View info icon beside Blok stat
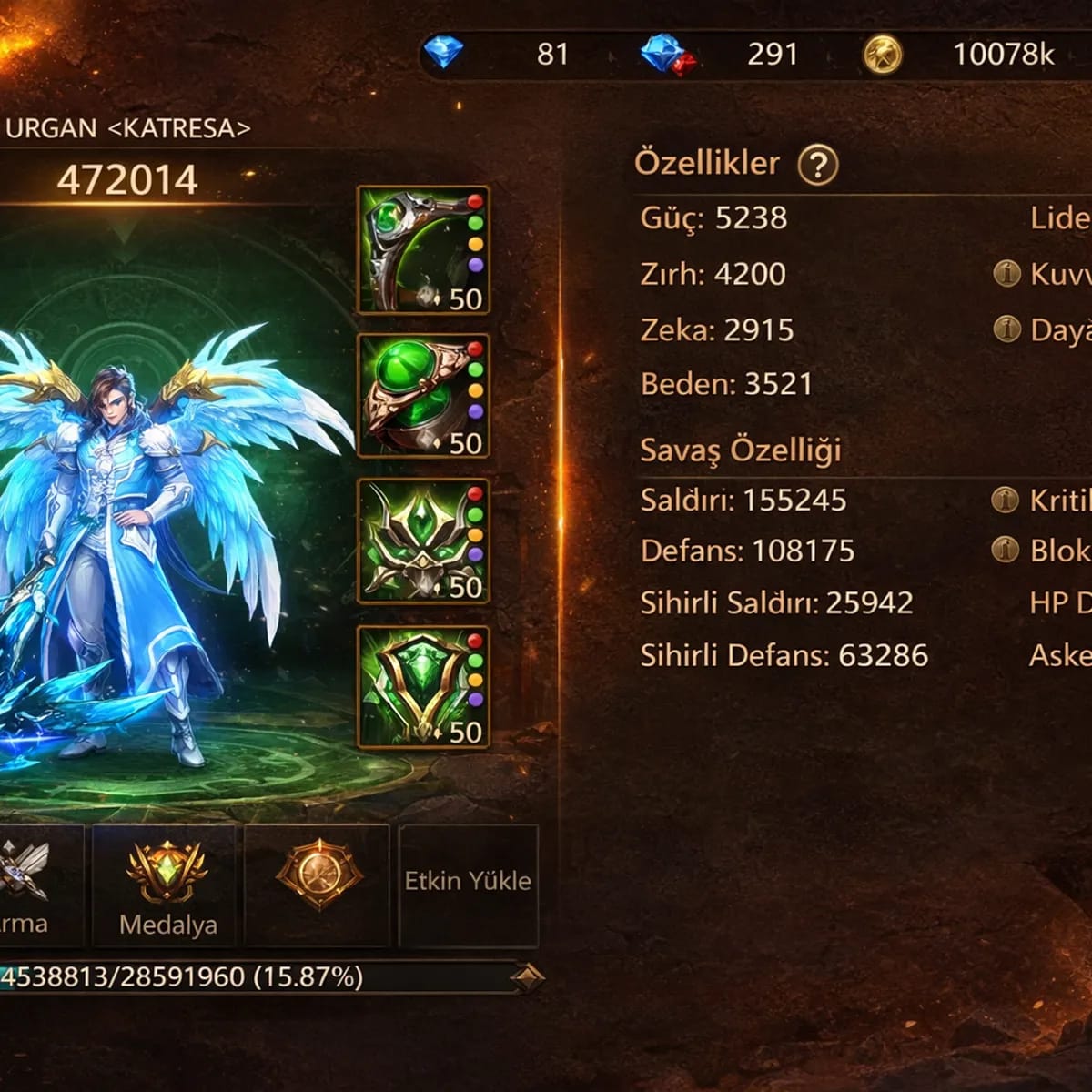 [1005, 549]
